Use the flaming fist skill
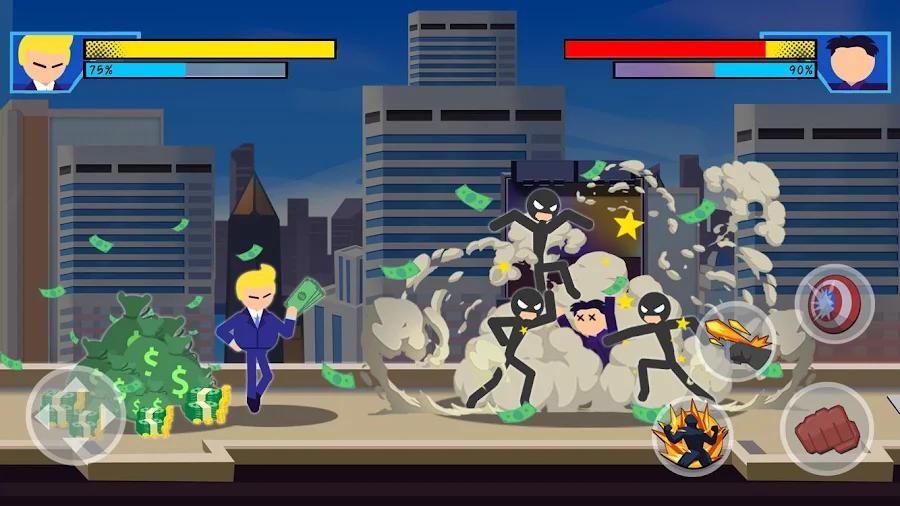Viewport: 900px width, 506px height. tap(736, 342)
